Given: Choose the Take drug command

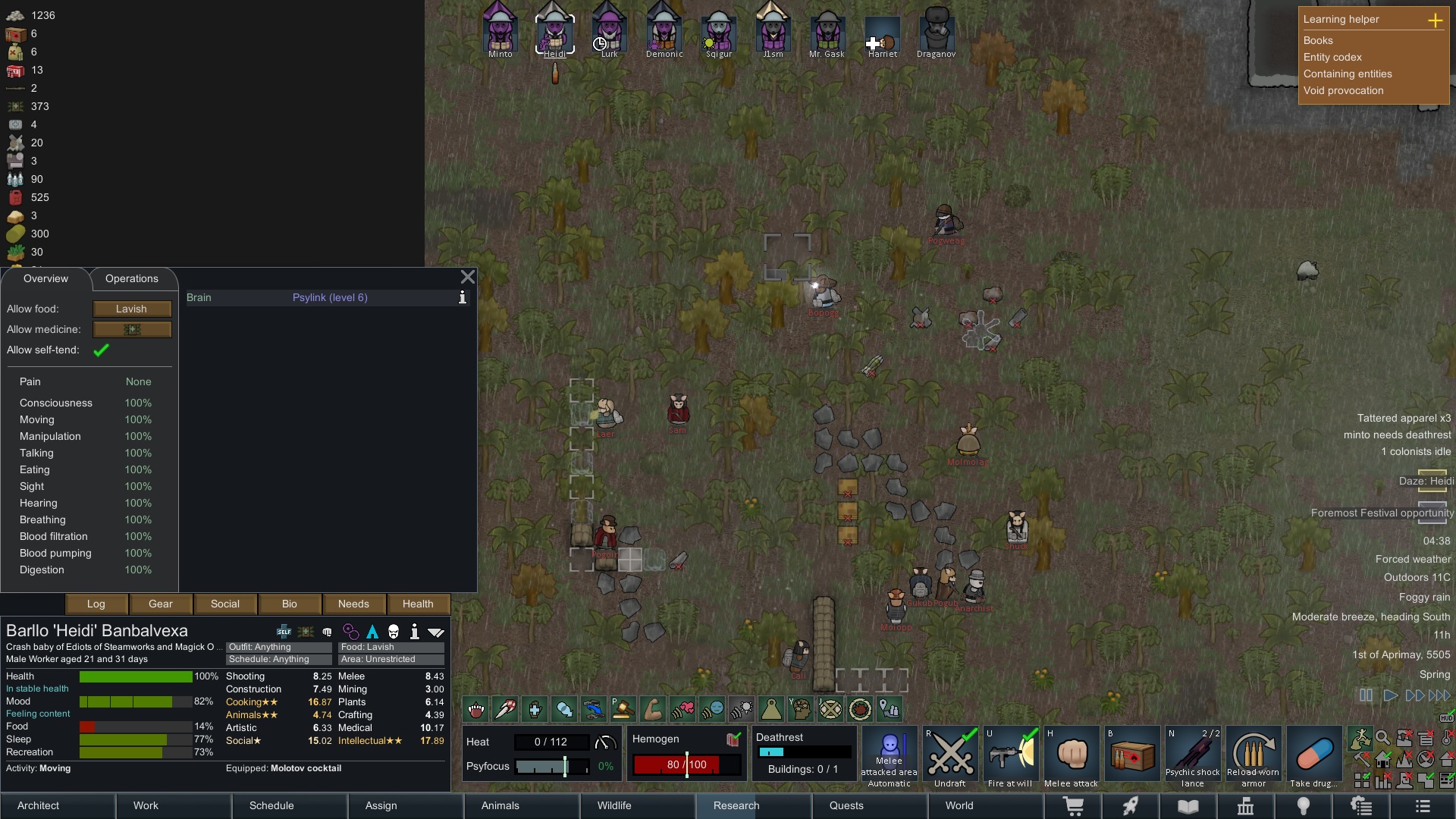Looking at the screenshot, I should point(1314,757).
